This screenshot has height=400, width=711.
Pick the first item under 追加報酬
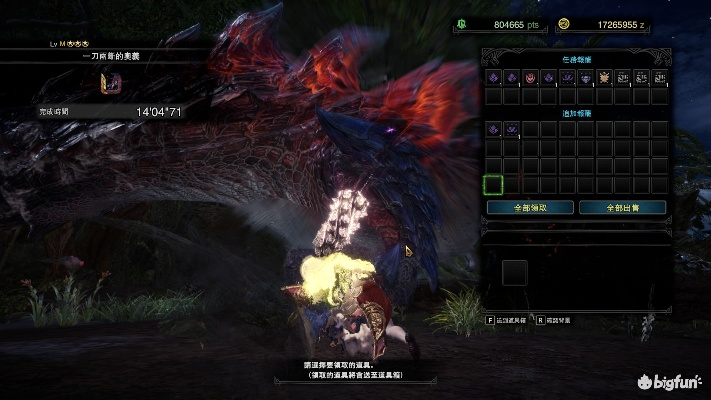click(x=493, y=129)
